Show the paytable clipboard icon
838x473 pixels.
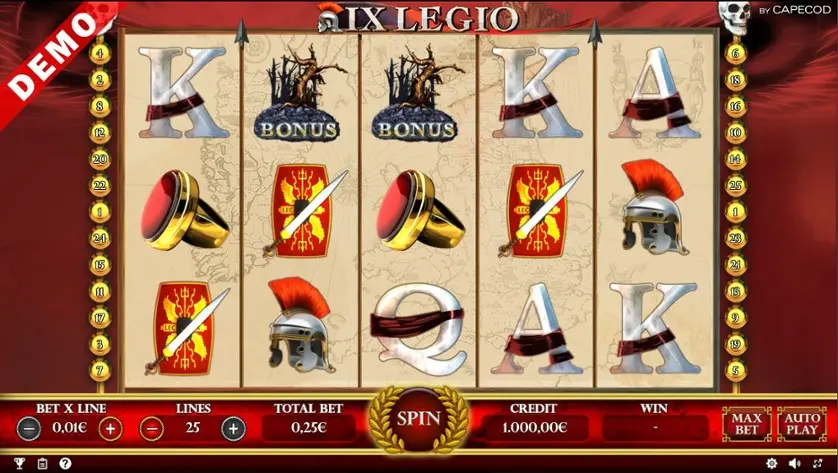[x=41, y=464]
